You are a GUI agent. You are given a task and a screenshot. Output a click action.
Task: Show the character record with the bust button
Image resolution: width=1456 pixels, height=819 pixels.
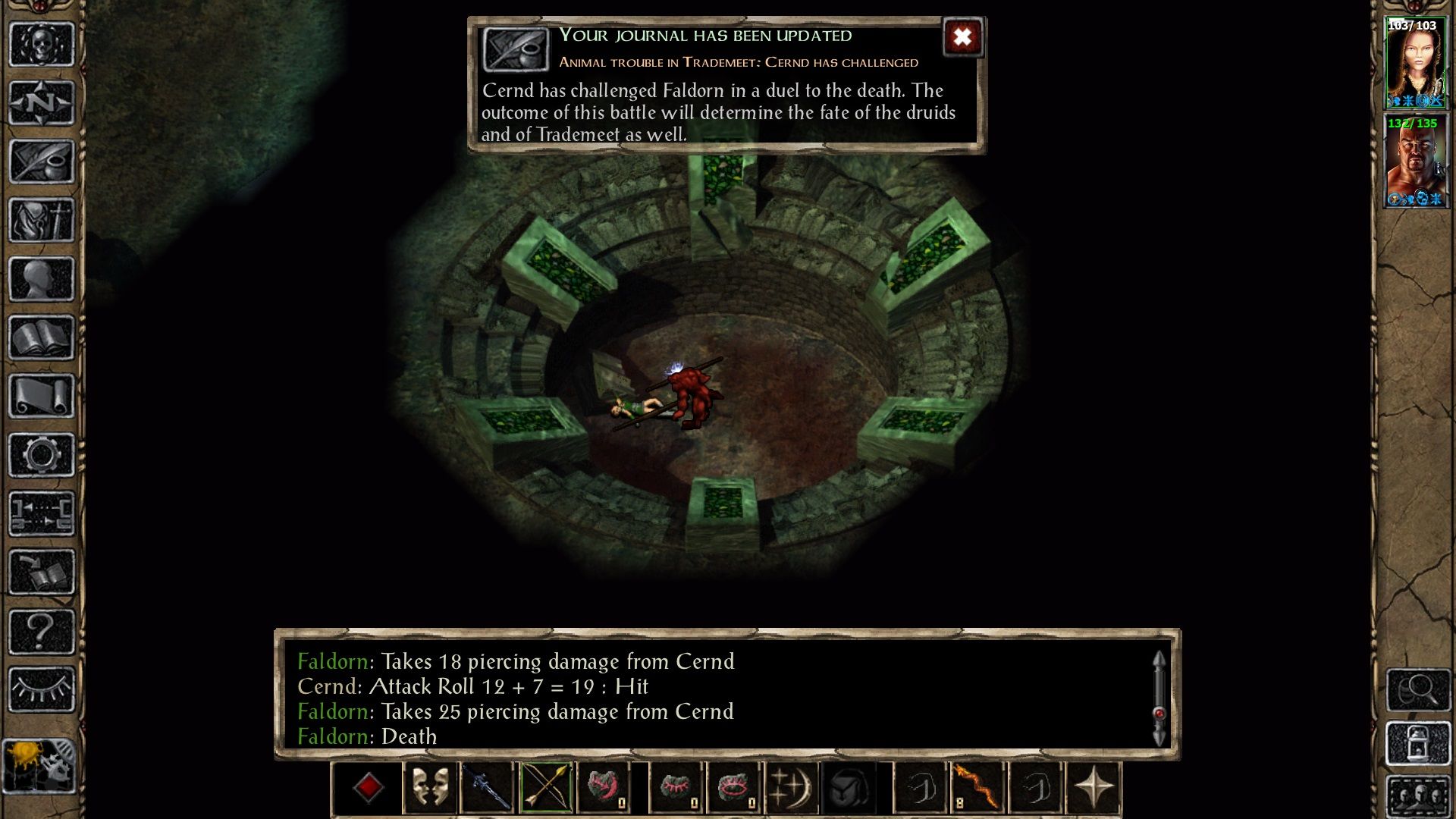[x=42, y=279]
